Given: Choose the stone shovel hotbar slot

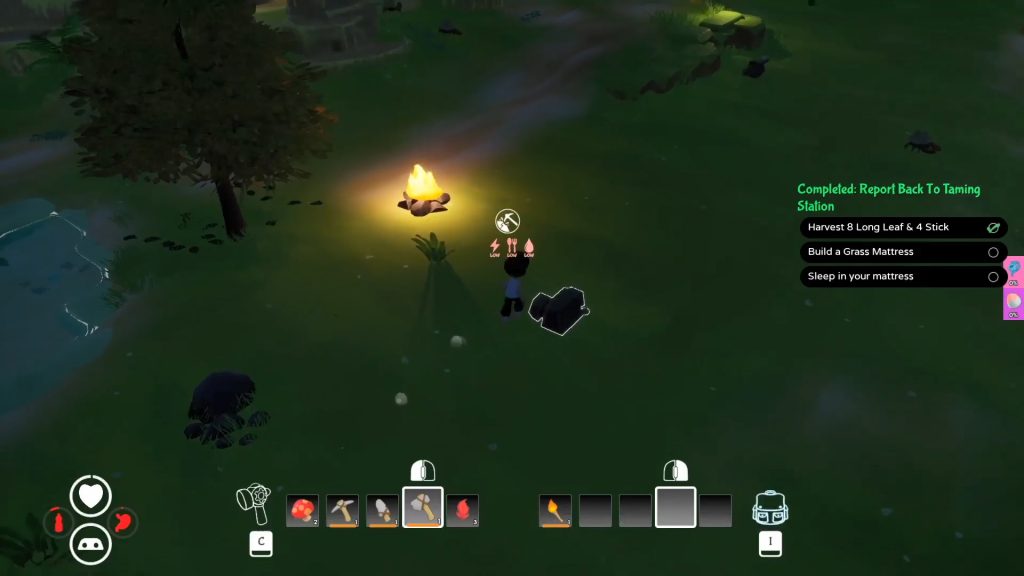Looking at the screenshot, I should click(x=382, y=510).
